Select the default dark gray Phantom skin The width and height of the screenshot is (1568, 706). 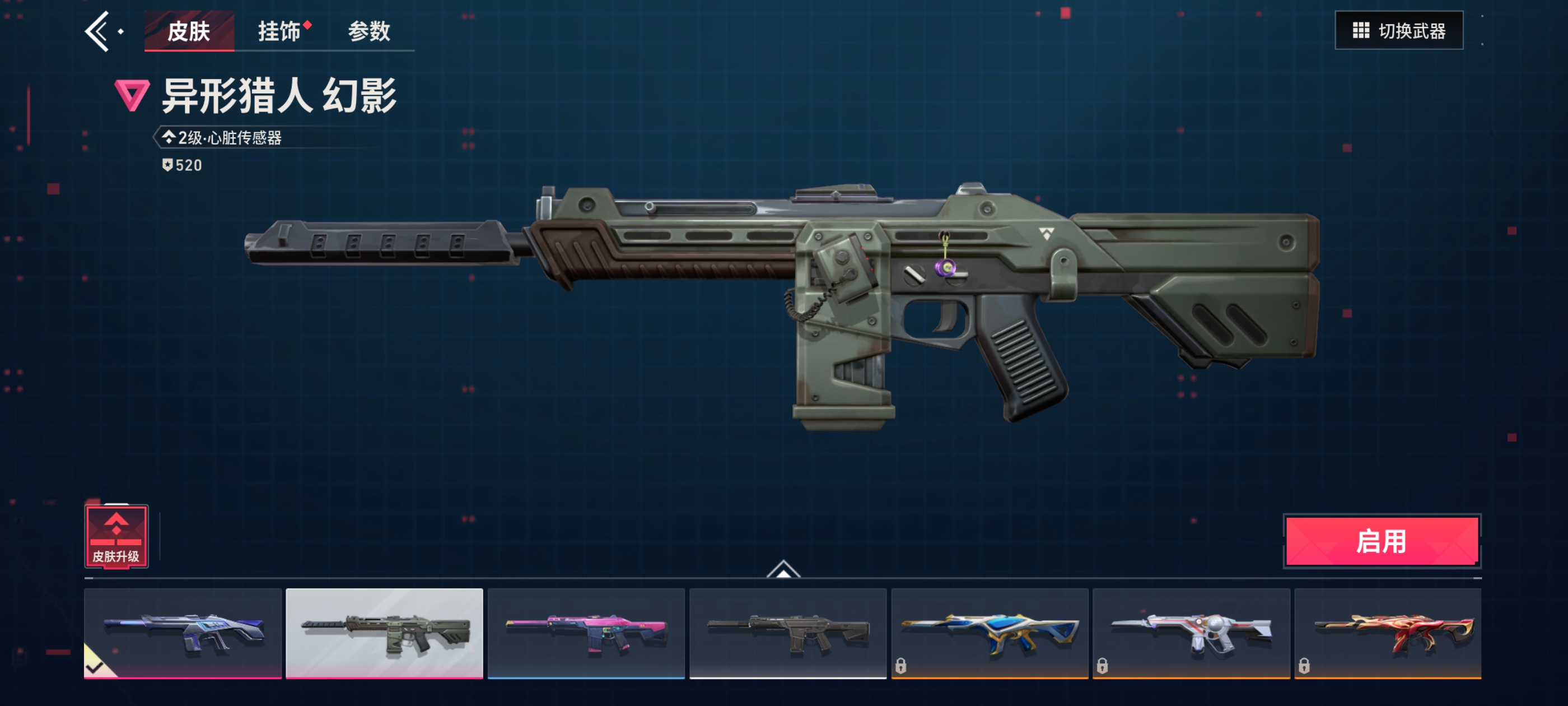point(788,633)
